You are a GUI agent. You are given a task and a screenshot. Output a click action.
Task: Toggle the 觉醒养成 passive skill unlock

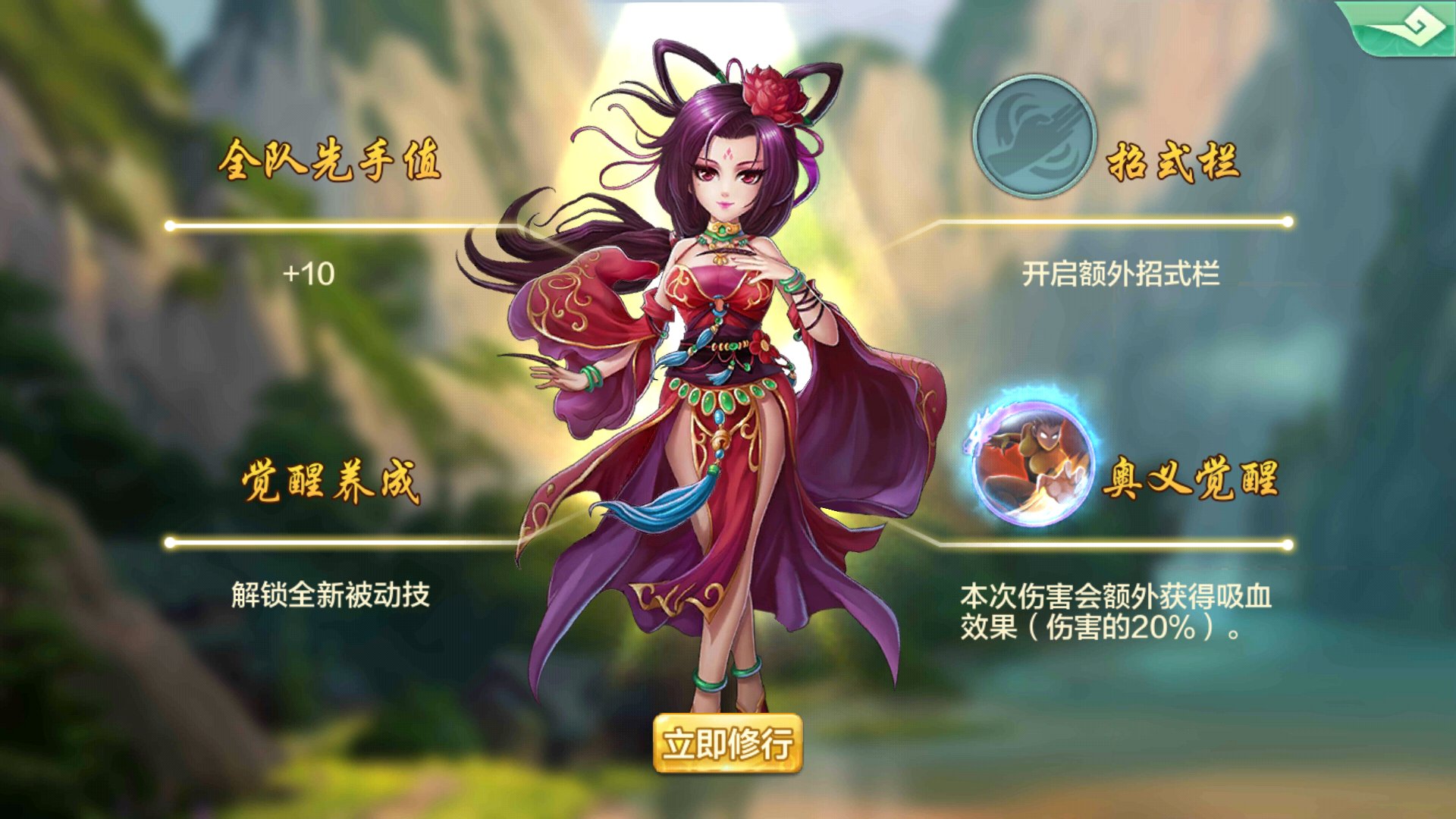[330, 597]
